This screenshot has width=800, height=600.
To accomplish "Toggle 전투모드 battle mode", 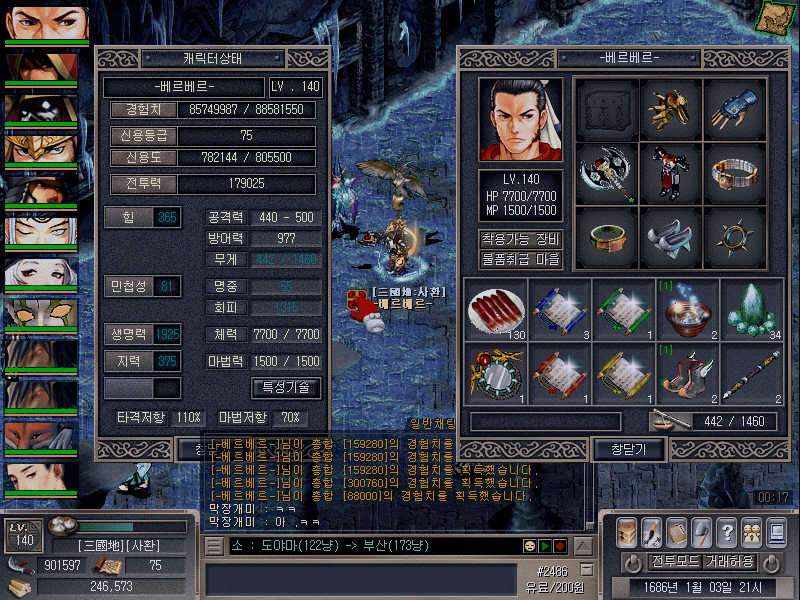I will (674, 562).
